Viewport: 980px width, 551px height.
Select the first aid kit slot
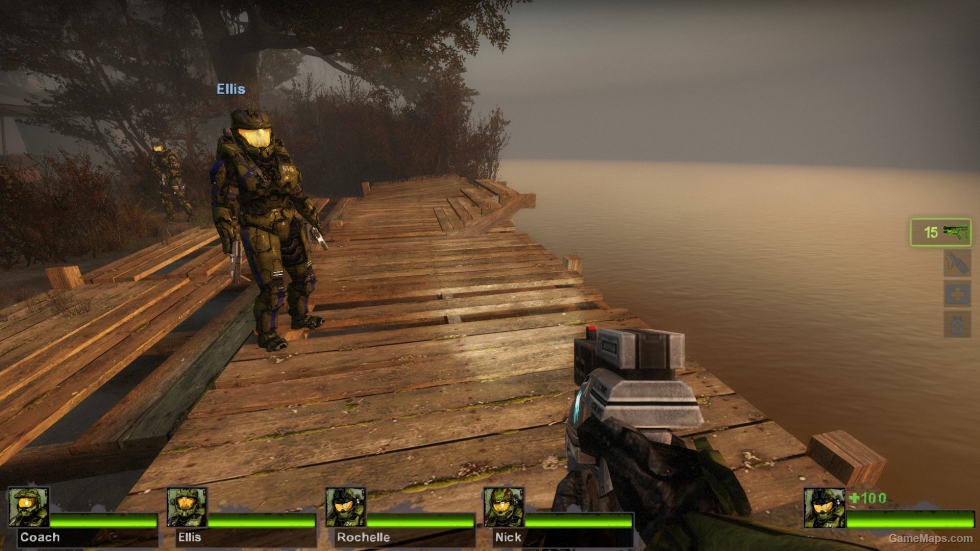click(957, 294)
